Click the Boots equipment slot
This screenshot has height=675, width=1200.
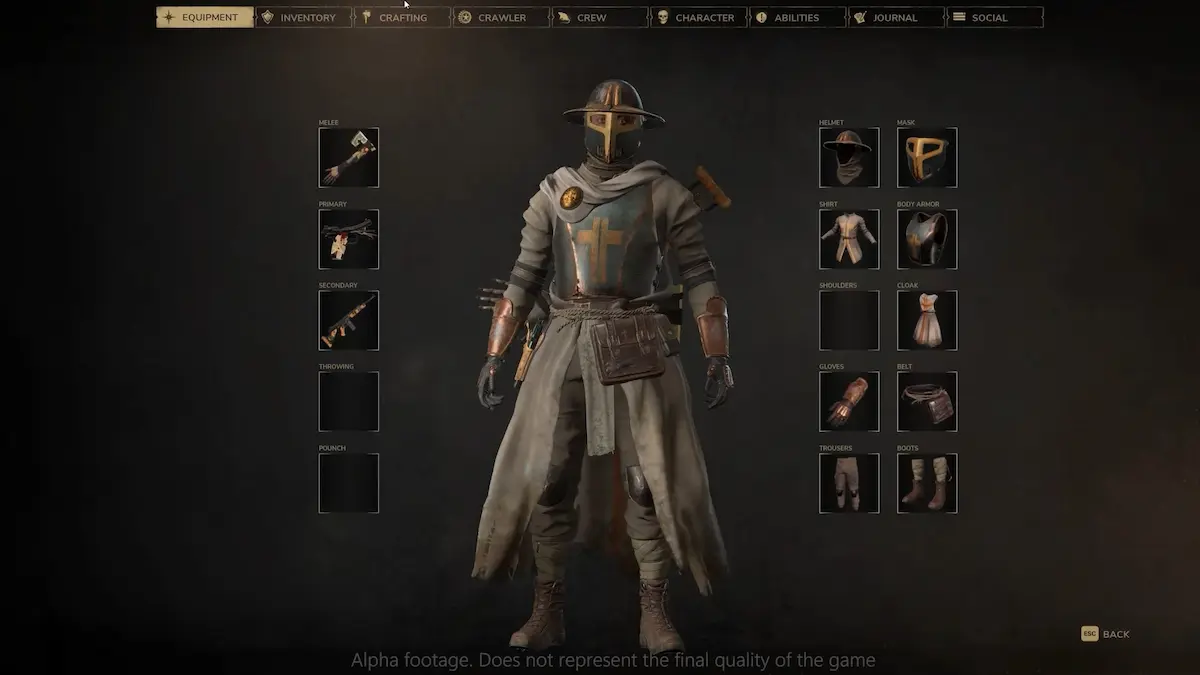(x=927, y=483)
